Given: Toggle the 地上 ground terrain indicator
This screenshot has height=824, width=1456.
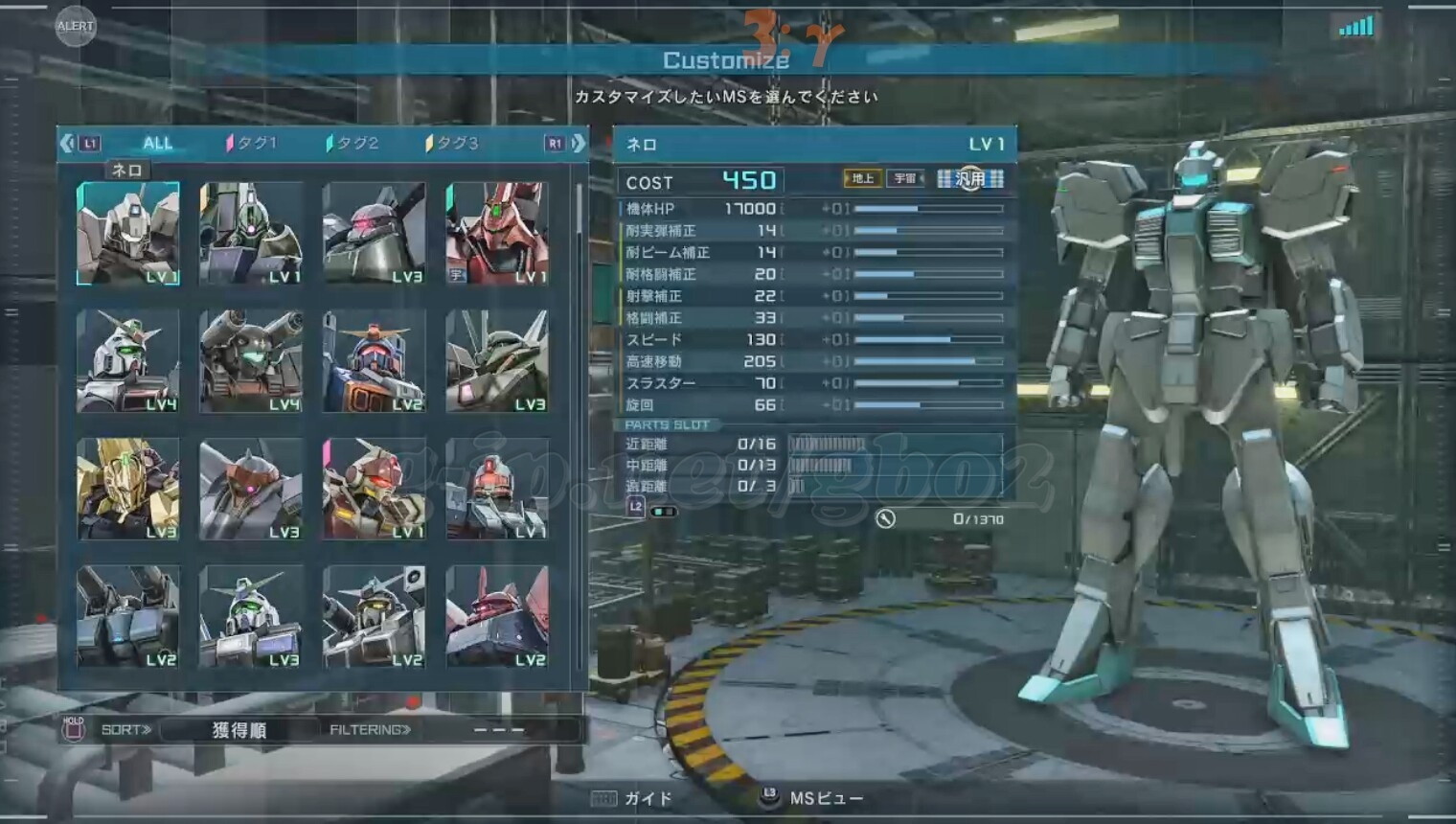Looking at the screenshot, I should pyautogui.click(x=862, y=178).
